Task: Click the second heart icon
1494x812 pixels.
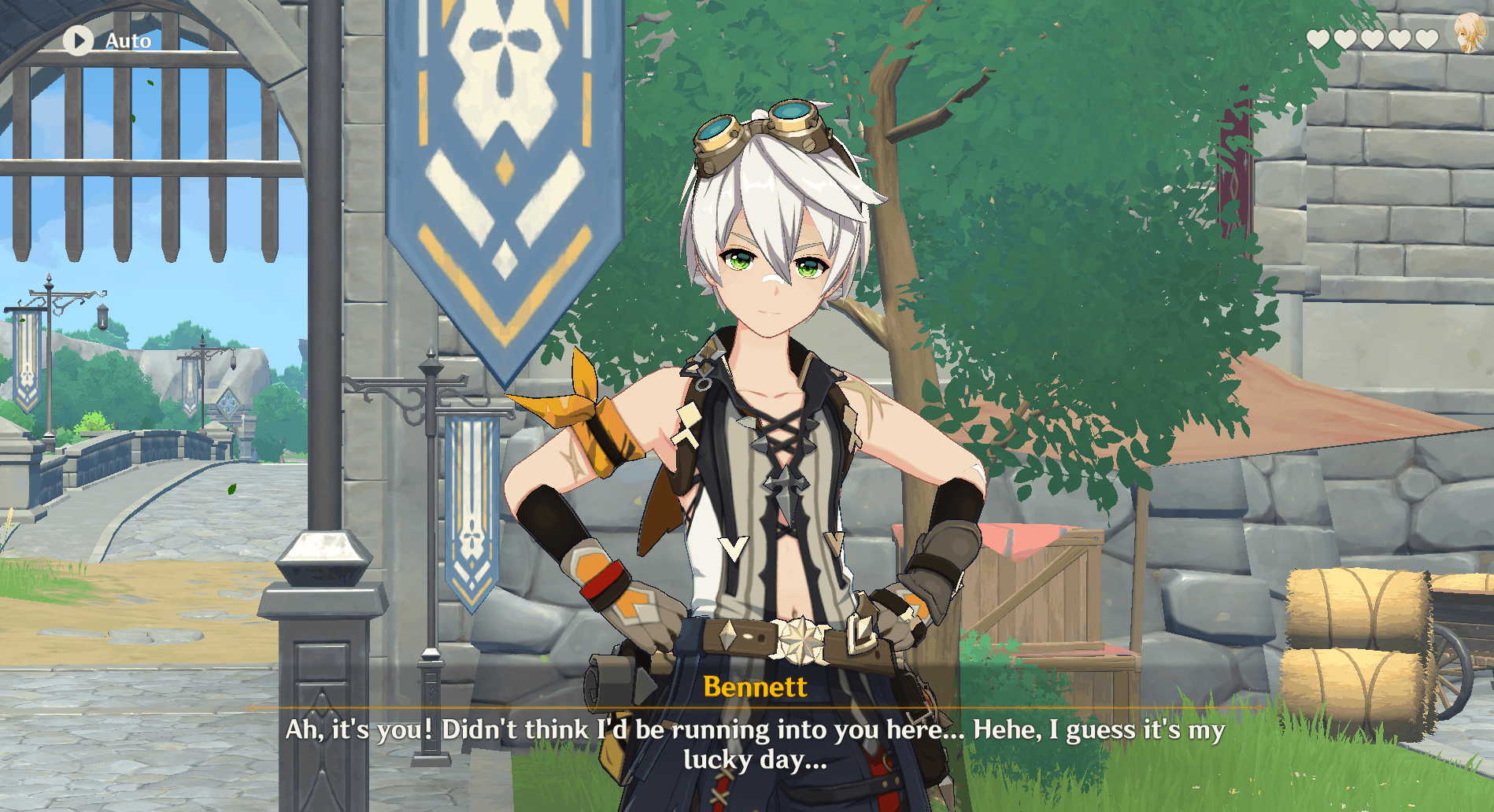Action: tap(1344, 40)
